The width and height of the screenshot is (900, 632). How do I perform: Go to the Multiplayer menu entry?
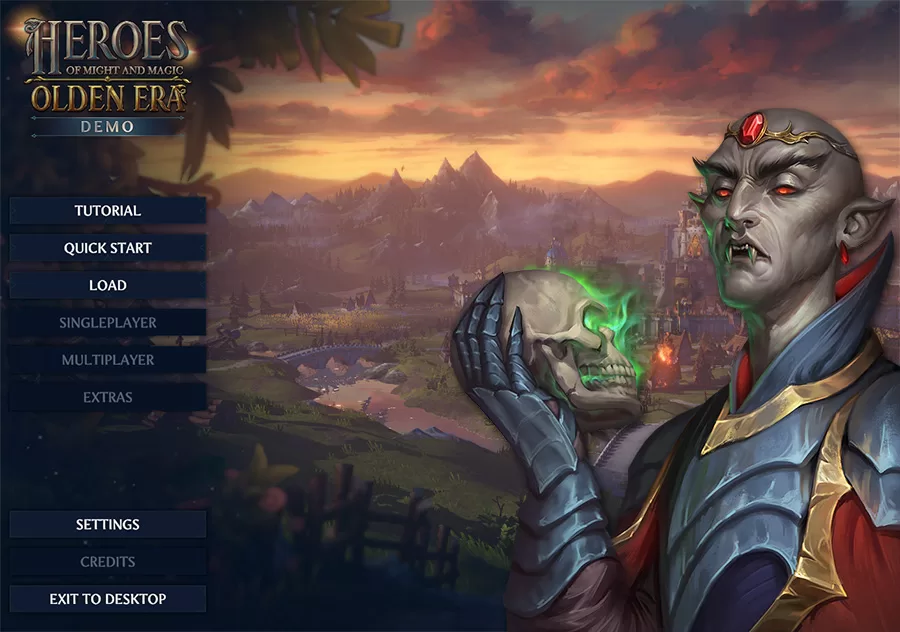[x=108, y=359]
